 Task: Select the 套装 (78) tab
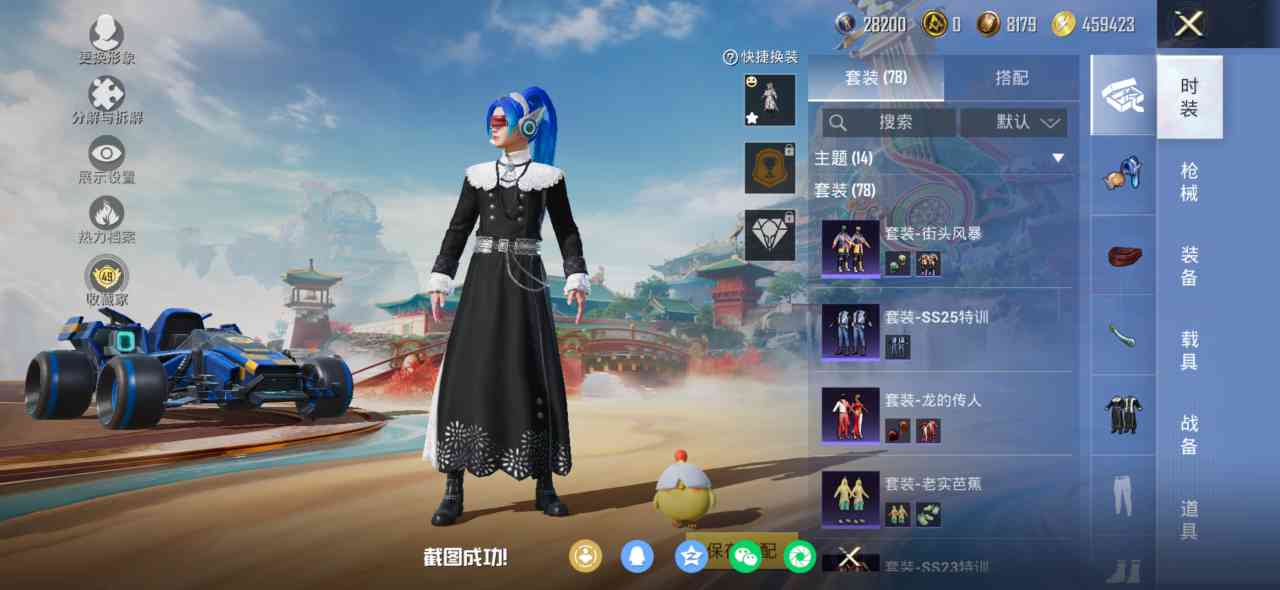[x=876, y=78]
